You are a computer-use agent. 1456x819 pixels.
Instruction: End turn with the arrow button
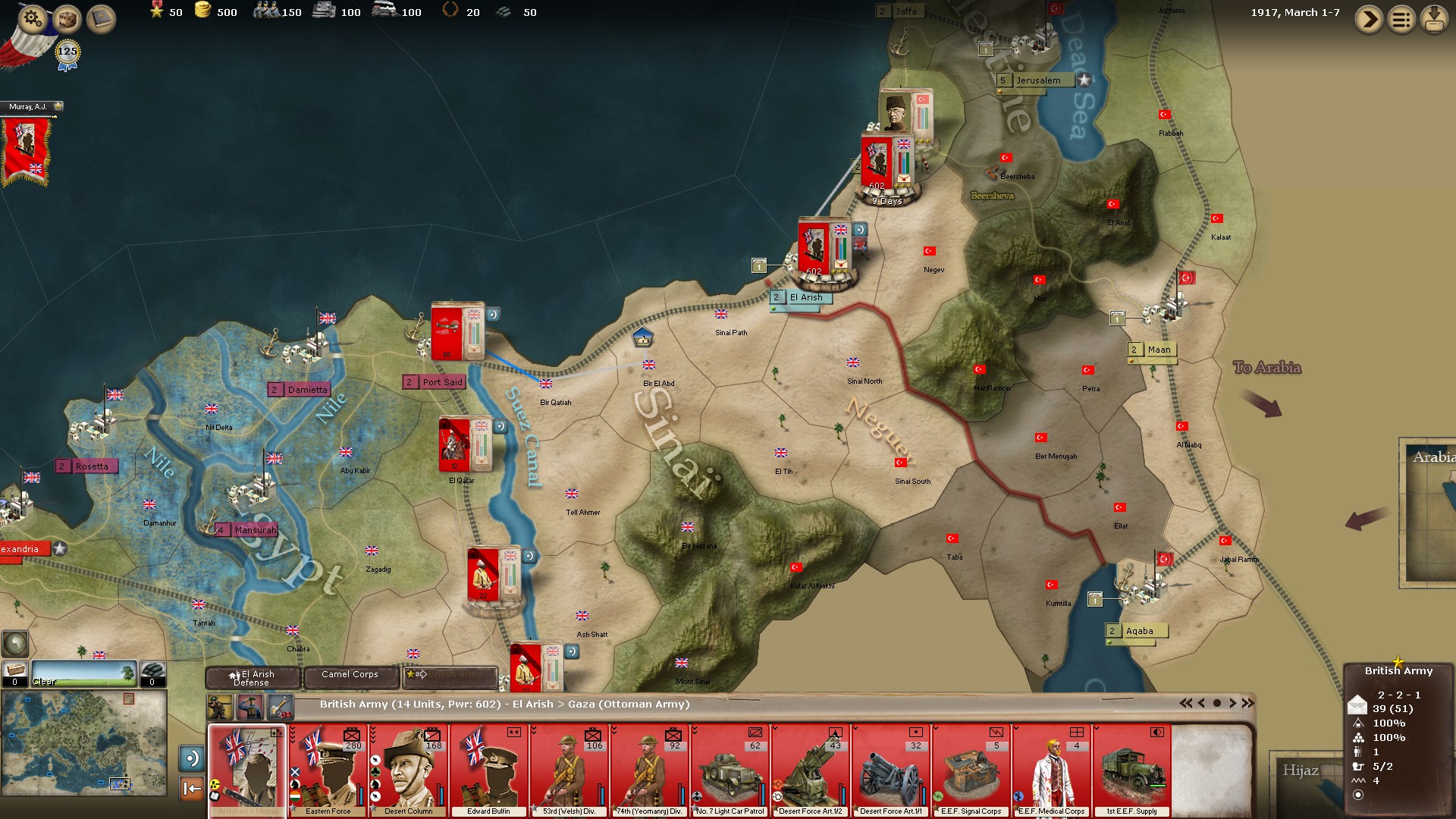(x=1369, y=19)
